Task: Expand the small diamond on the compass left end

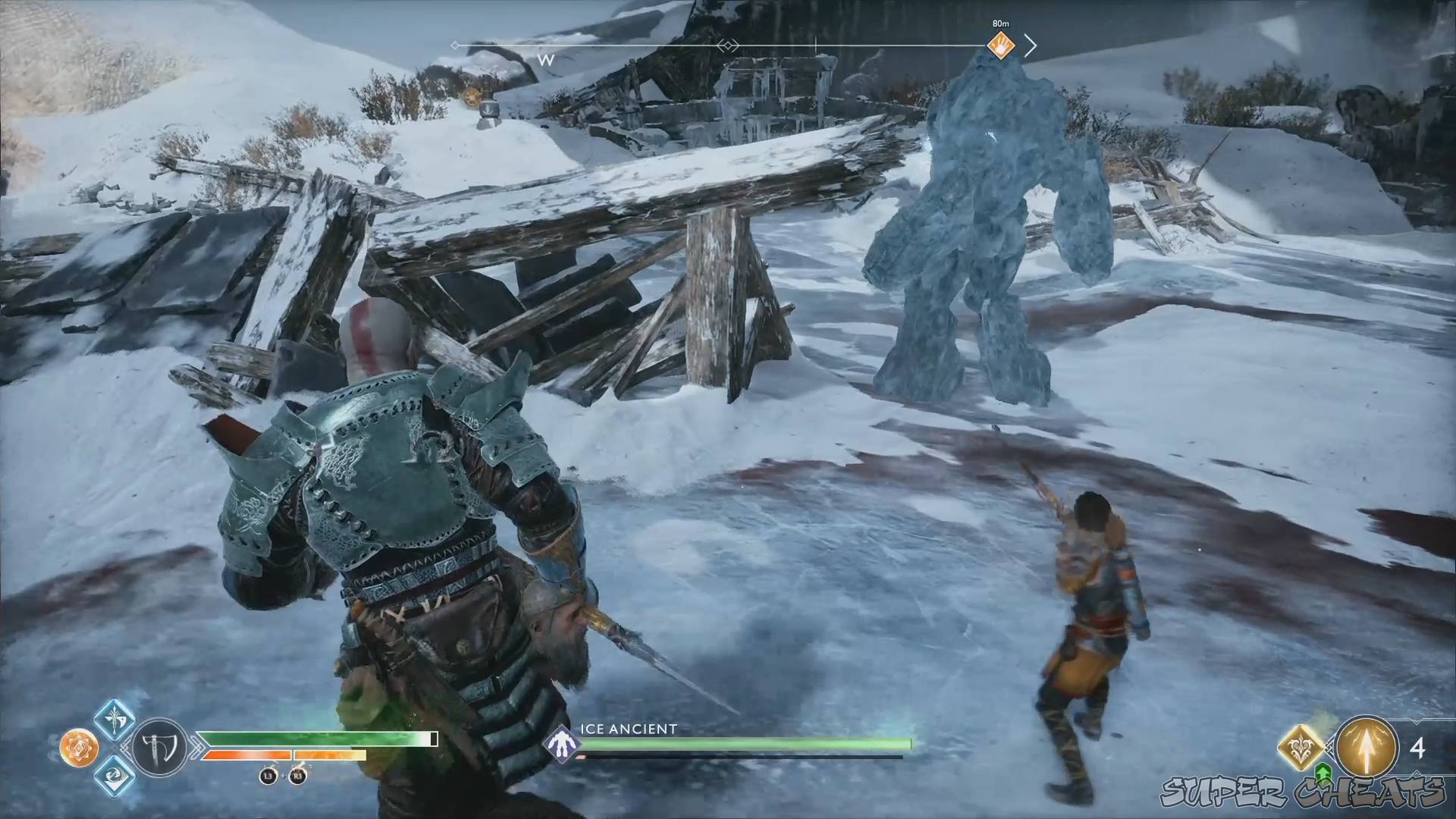Action: pyautogui.click(x=455, y=45)
